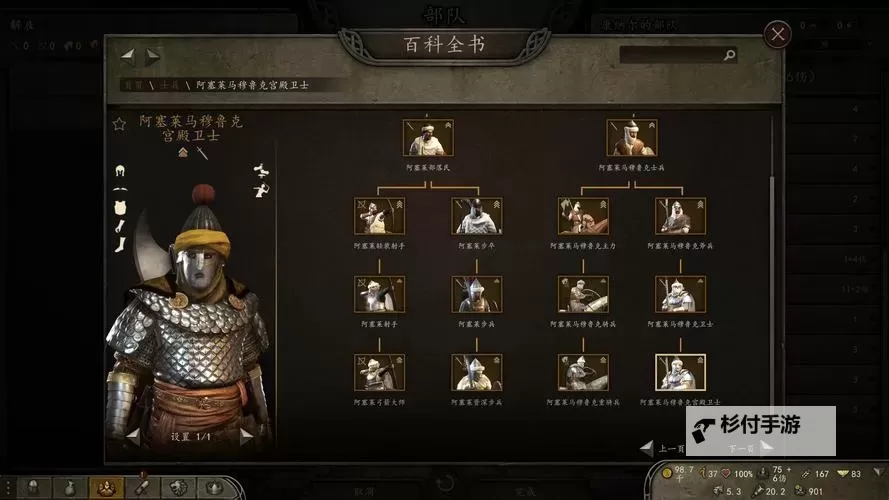Image resolution: width=889 pixels, height=500 pixels.
Task: Choose the 阿塞莱马穆鲁克斧兵 troop node
Action: (680, 216)
